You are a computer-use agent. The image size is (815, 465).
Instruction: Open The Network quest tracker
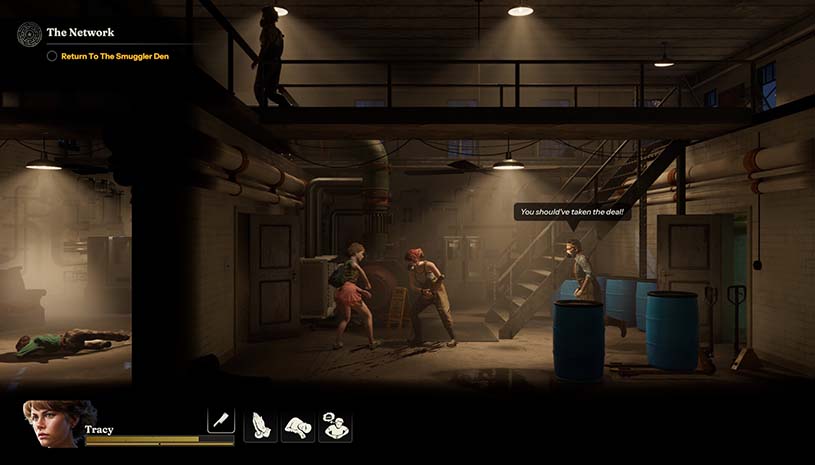[x=80, y=33]
